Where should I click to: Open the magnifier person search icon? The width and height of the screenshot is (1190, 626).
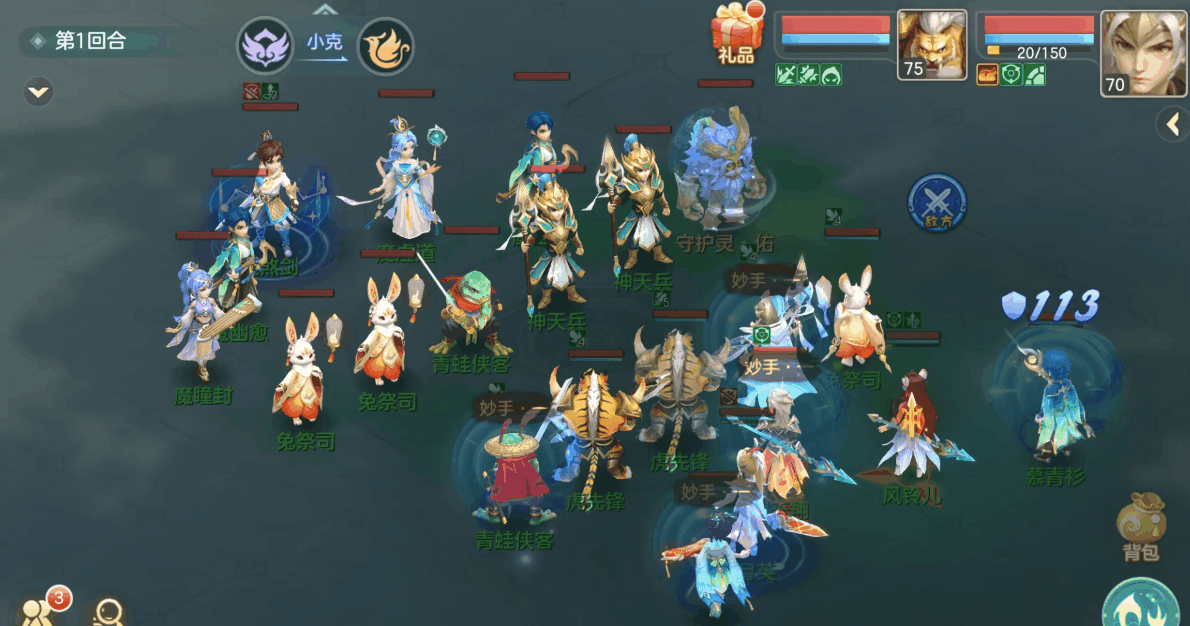pyautogui.click(x=108, y=611)
